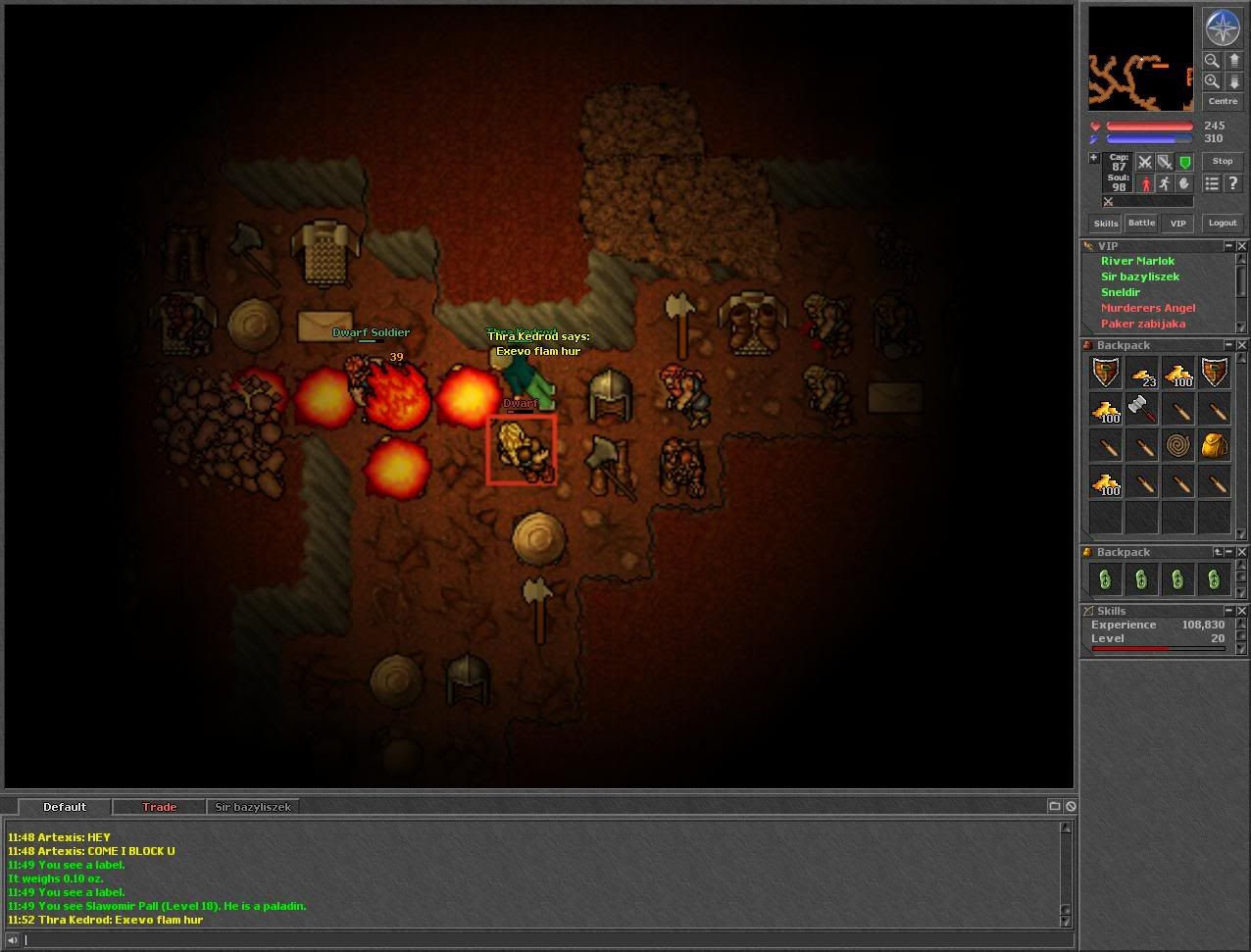1251x952 pixels.
Task: Select the stack of 23 gold coins
Action: pyautogui.click(x=1141, y=373)
